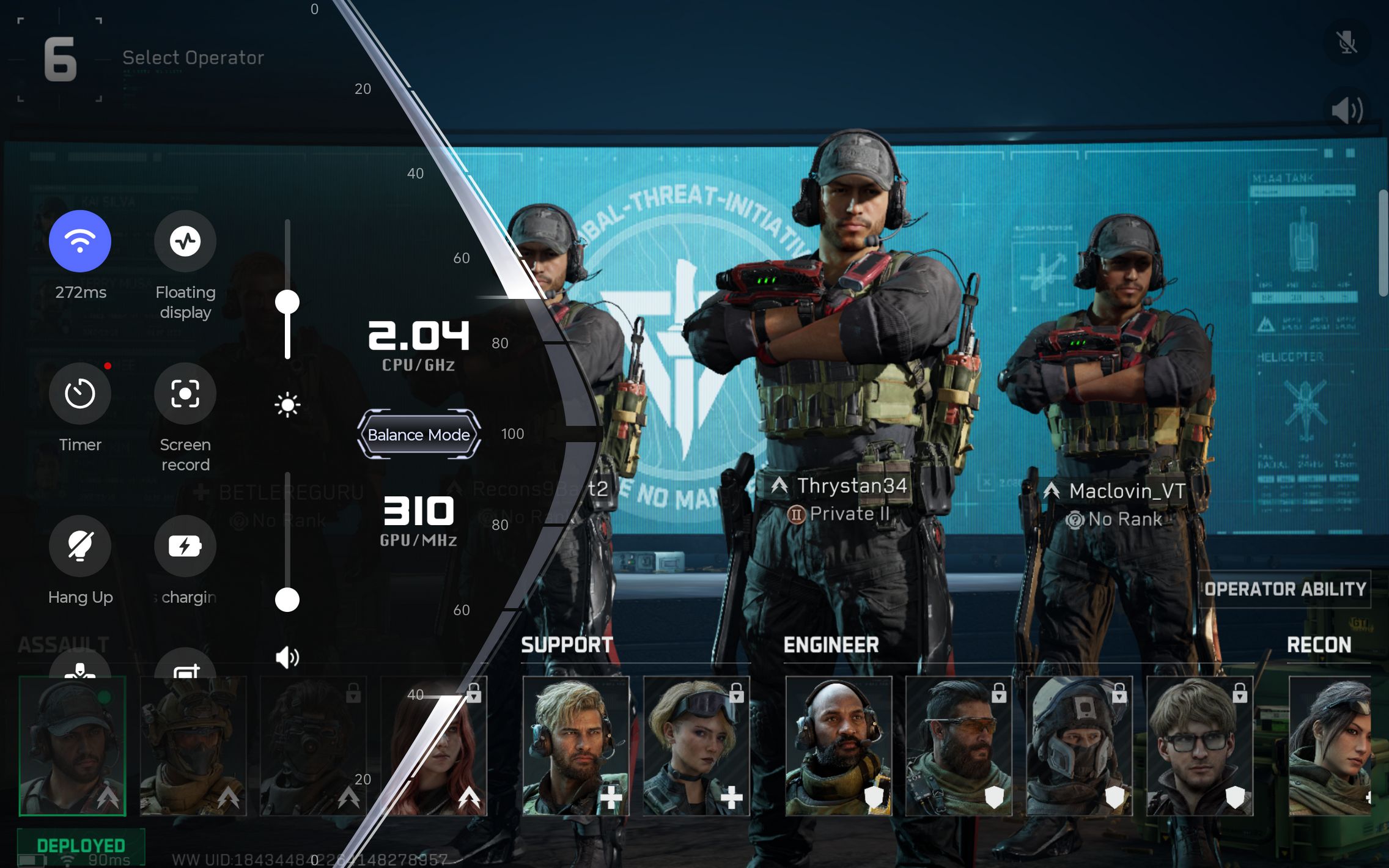Viewport: 1389px width, 868px height.
Task: Enable the Floating display option
Action: [185, 241]
